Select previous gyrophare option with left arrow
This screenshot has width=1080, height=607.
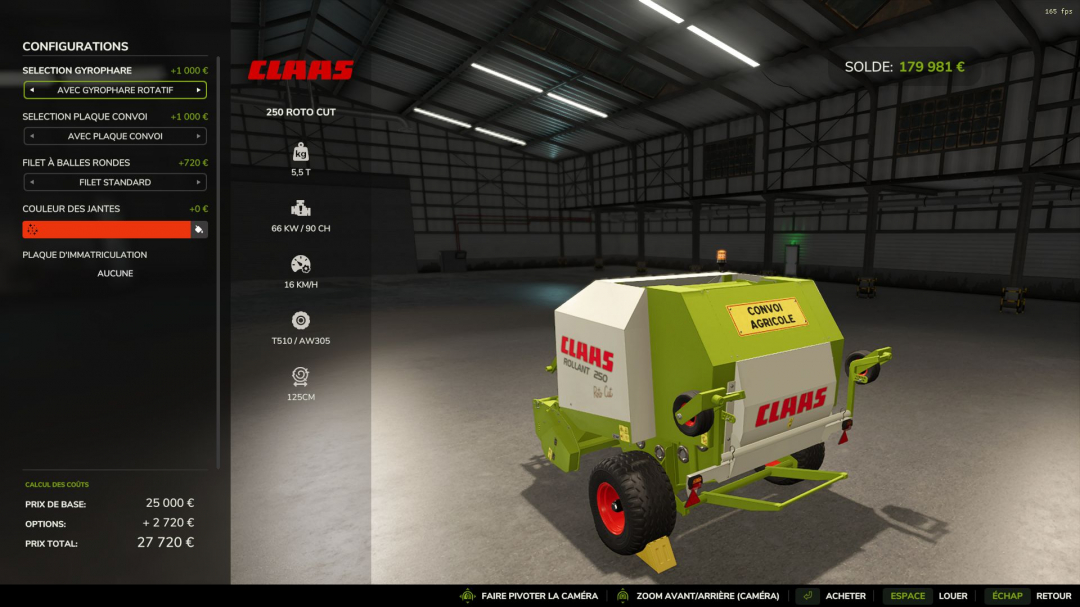pos(31,90)
